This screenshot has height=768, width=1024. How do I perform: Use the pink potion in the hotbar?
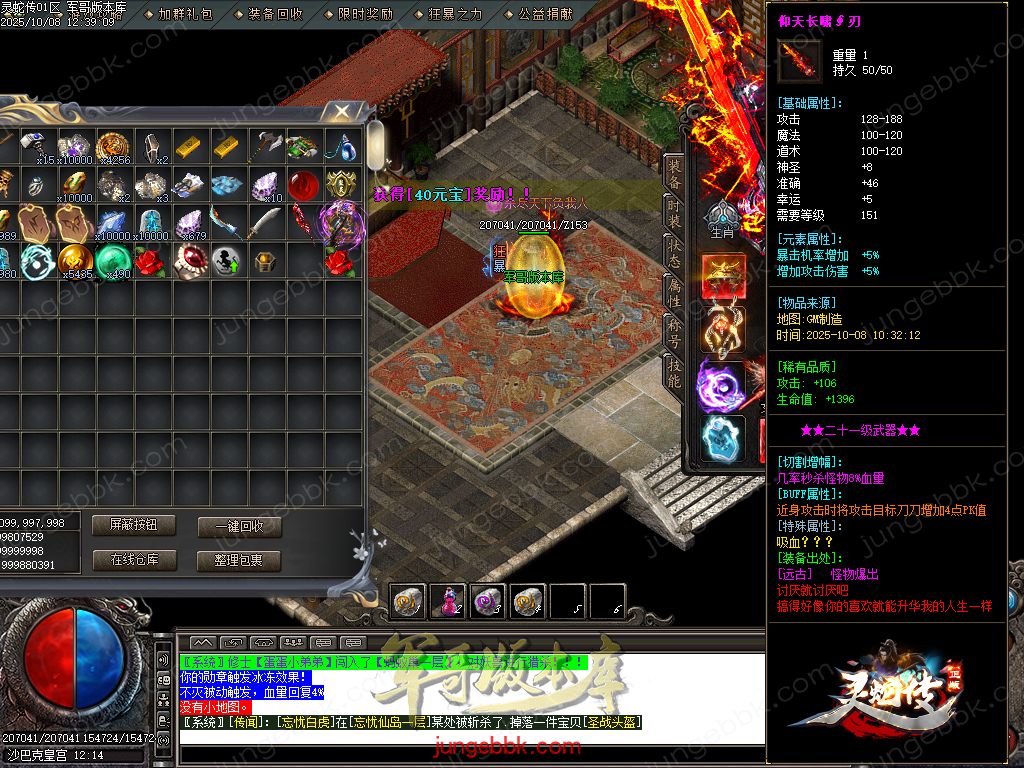click(x=447, y=600)
